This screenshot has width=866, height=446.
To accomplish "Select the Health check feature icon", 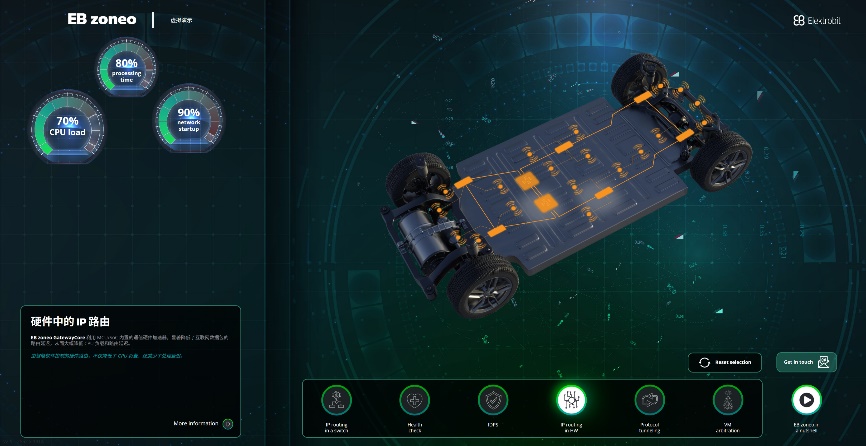I will click(413, 400).
